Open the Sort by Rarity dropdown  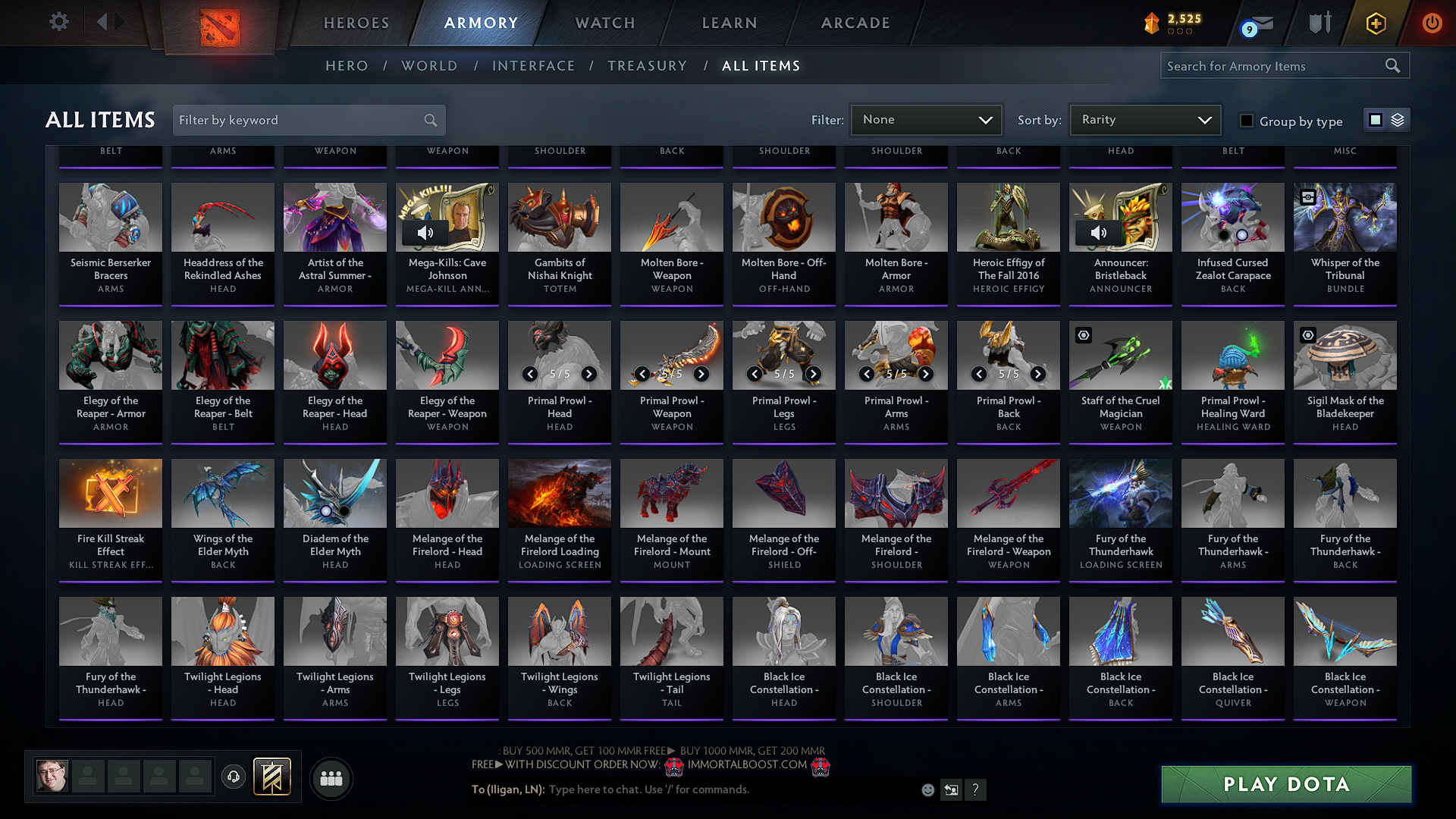[x=1144, y=119]
